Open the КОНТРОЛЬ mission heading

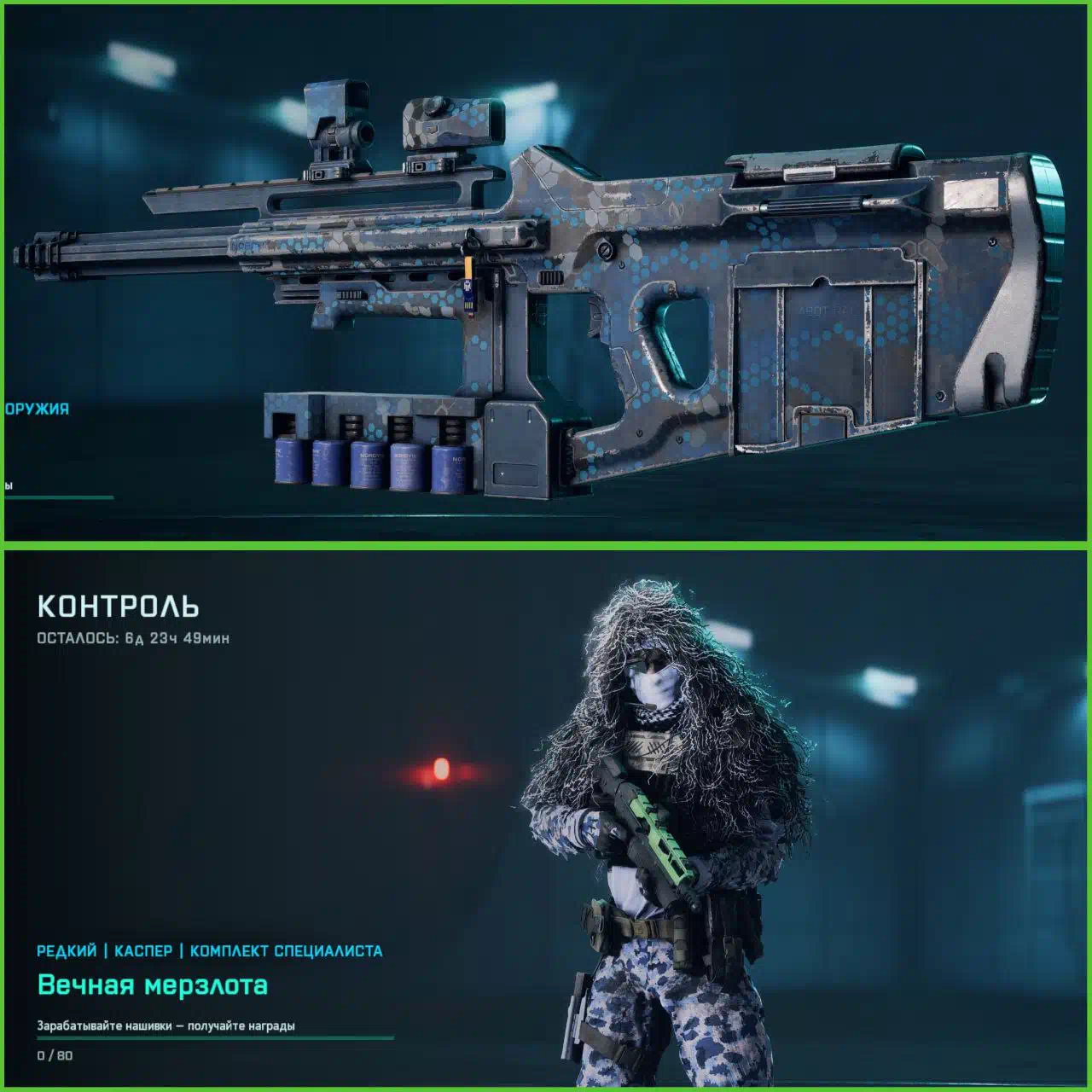point(119,607)
